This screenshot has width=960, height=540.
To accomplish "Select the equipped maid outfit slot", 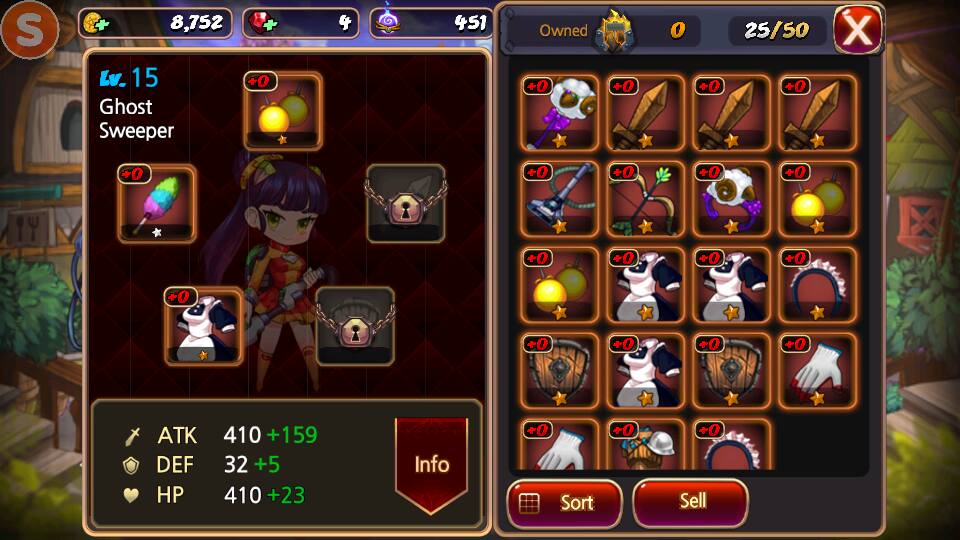I will pos(204,326).
